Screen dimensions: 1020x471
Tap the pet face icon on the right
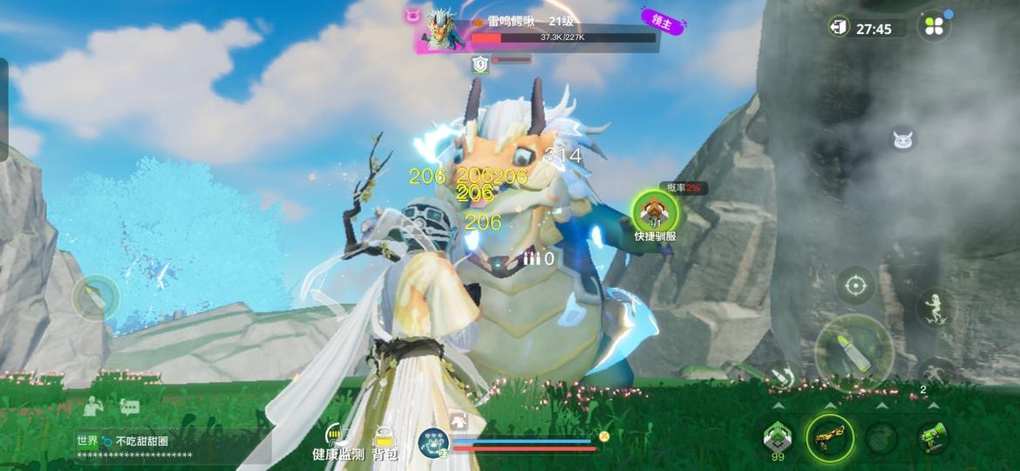[903, 140]
